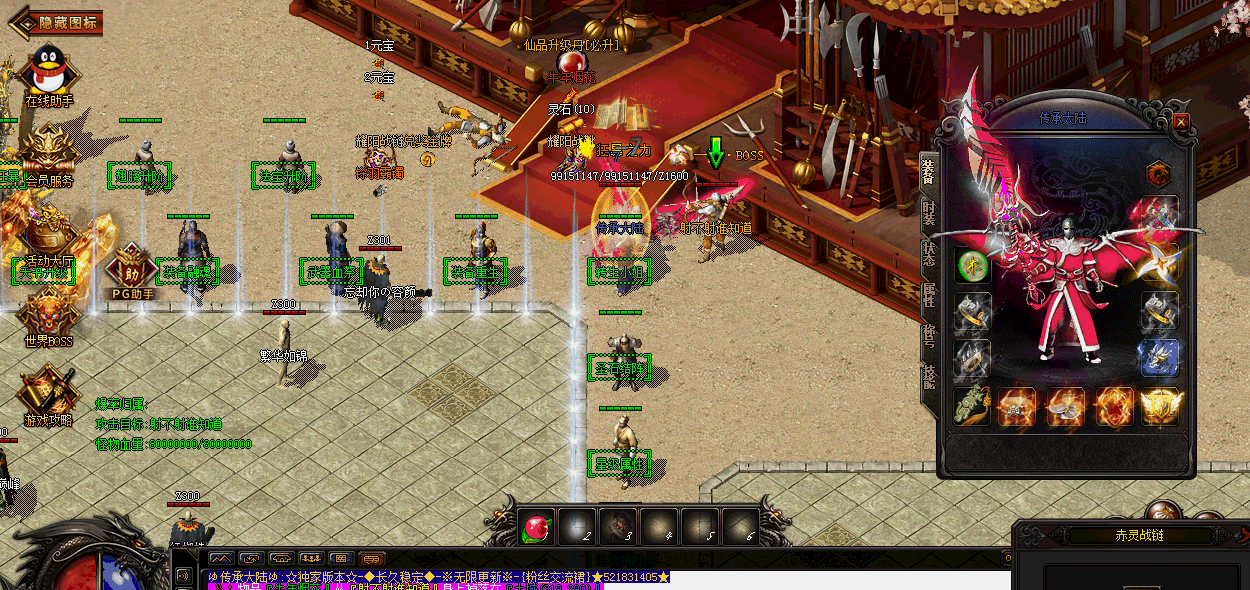Viewport: 1250px width, 590px height.
Task: Close the 传承大陆 character panel
Action: [1181, 121]
